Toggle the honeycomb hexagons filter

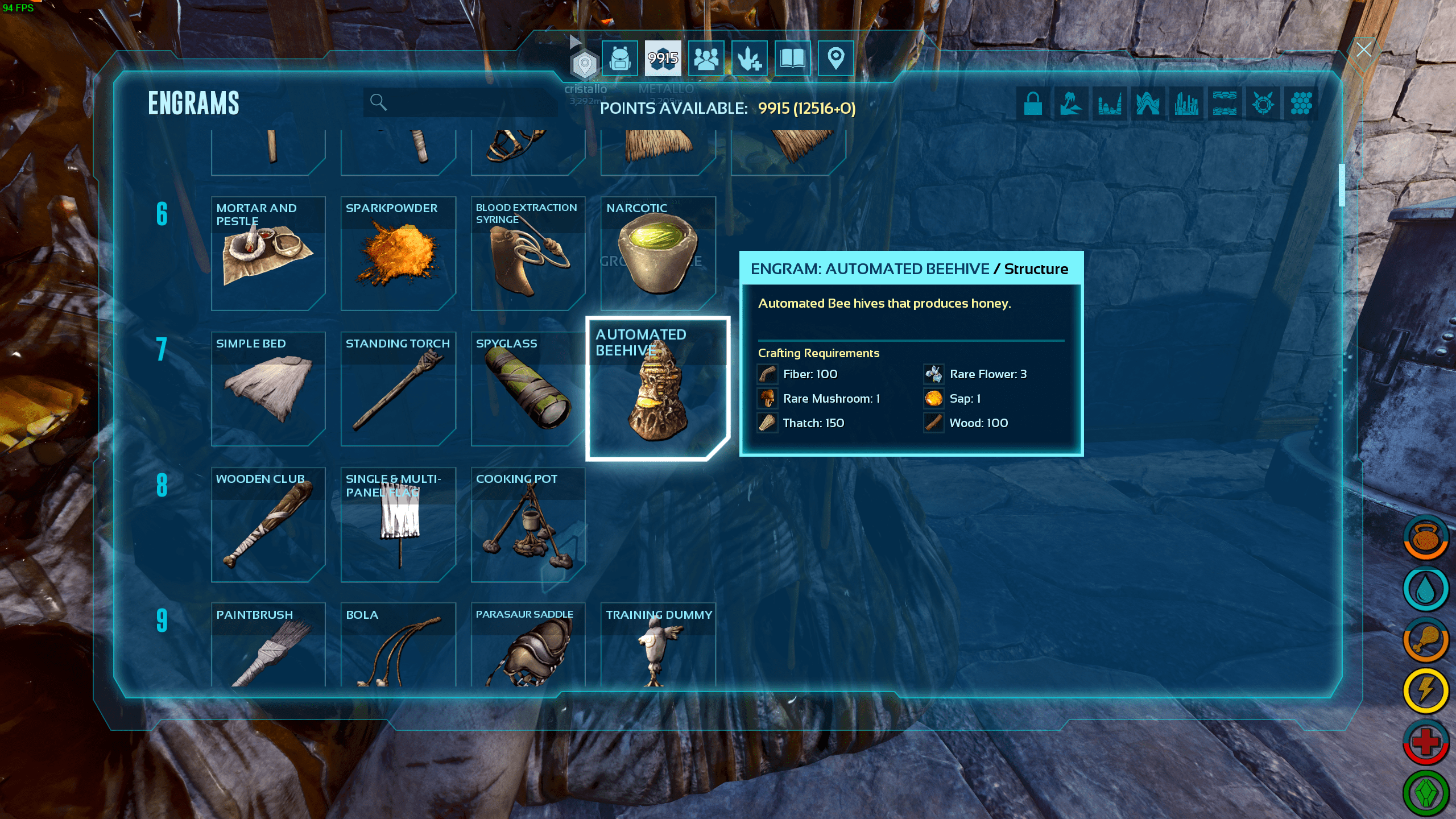(1301, 104)
